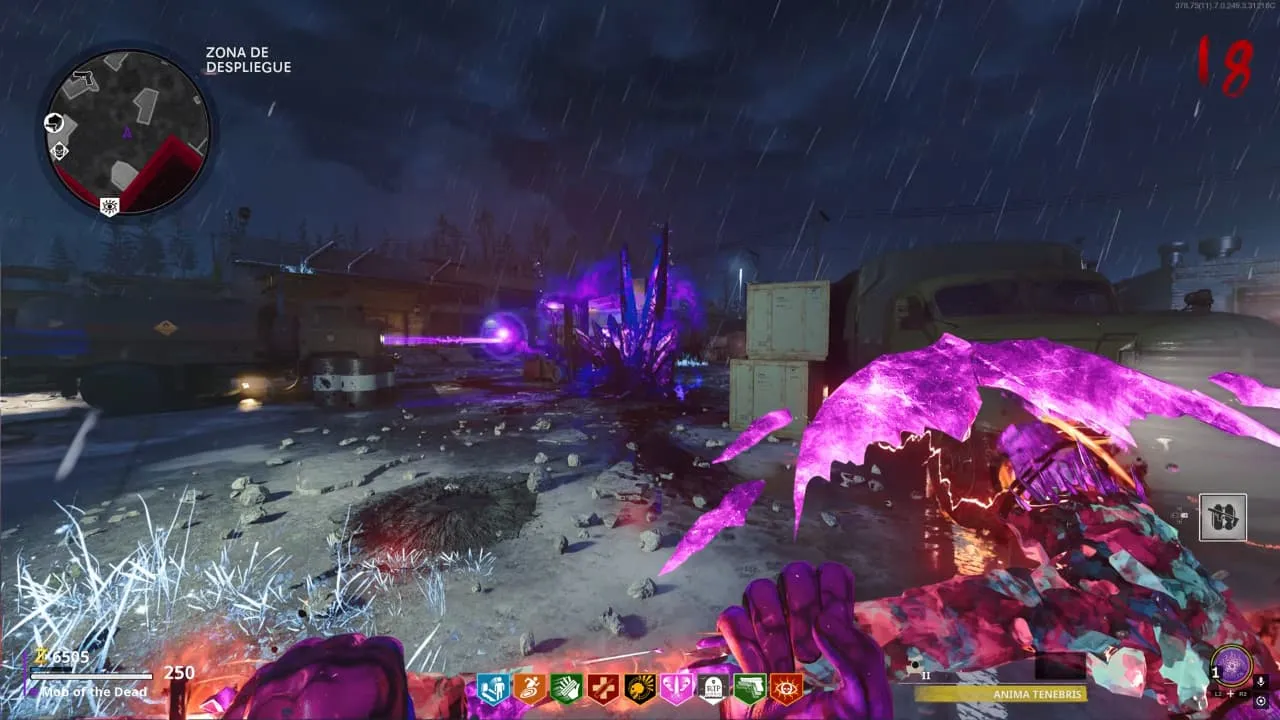Choose the green Mule Kick pistol perk icon
Image resolution: width=1280 pixels, height=720 pixels.
tap(750, 688)
